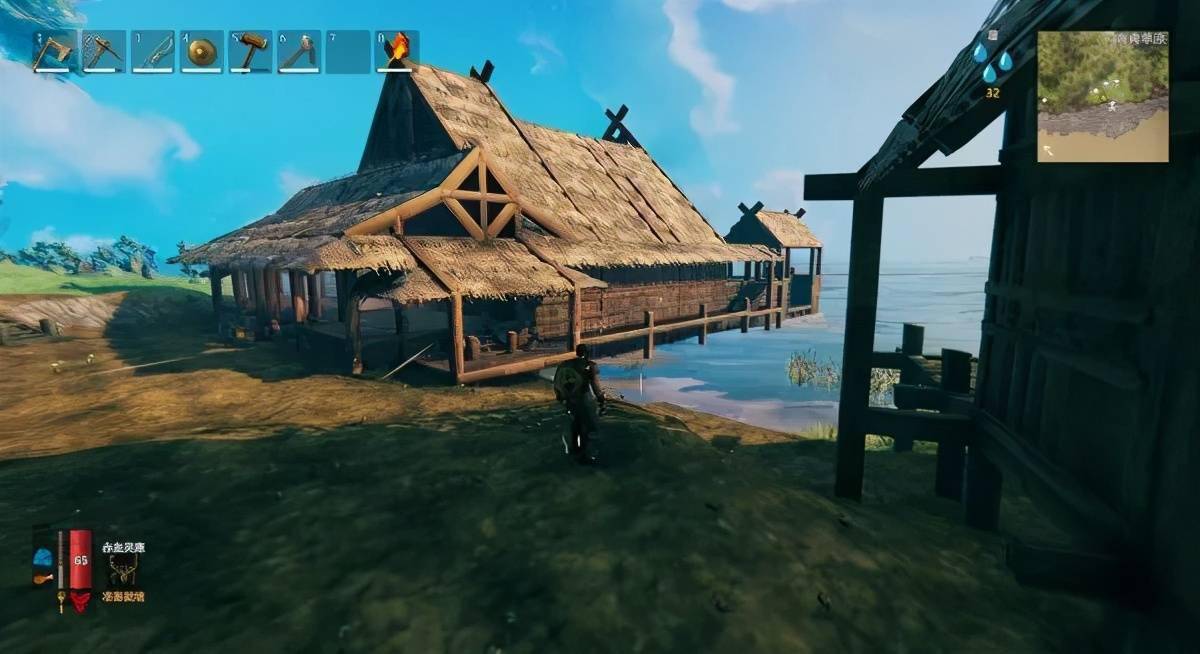Screen dimensions: 1200x654
Task: Choose the bow from the hotbar
Action: point(152,51)
